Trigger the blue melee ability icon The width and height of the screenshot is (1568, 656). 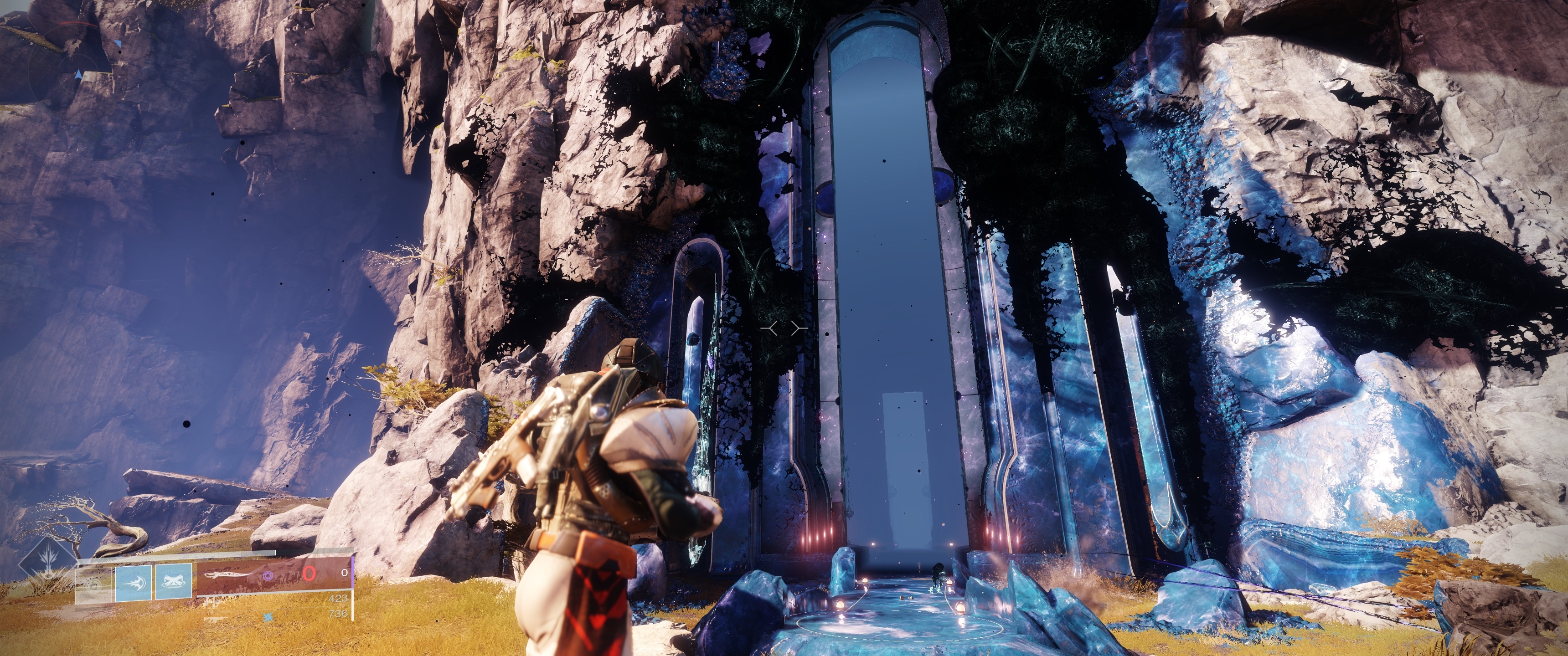click(133, 583)
